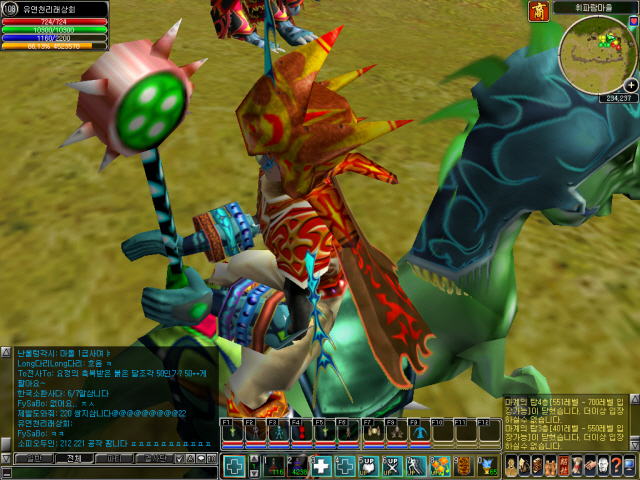Select the 파티 chat tab
Viewport: 640px width, 480px height.
114,458
